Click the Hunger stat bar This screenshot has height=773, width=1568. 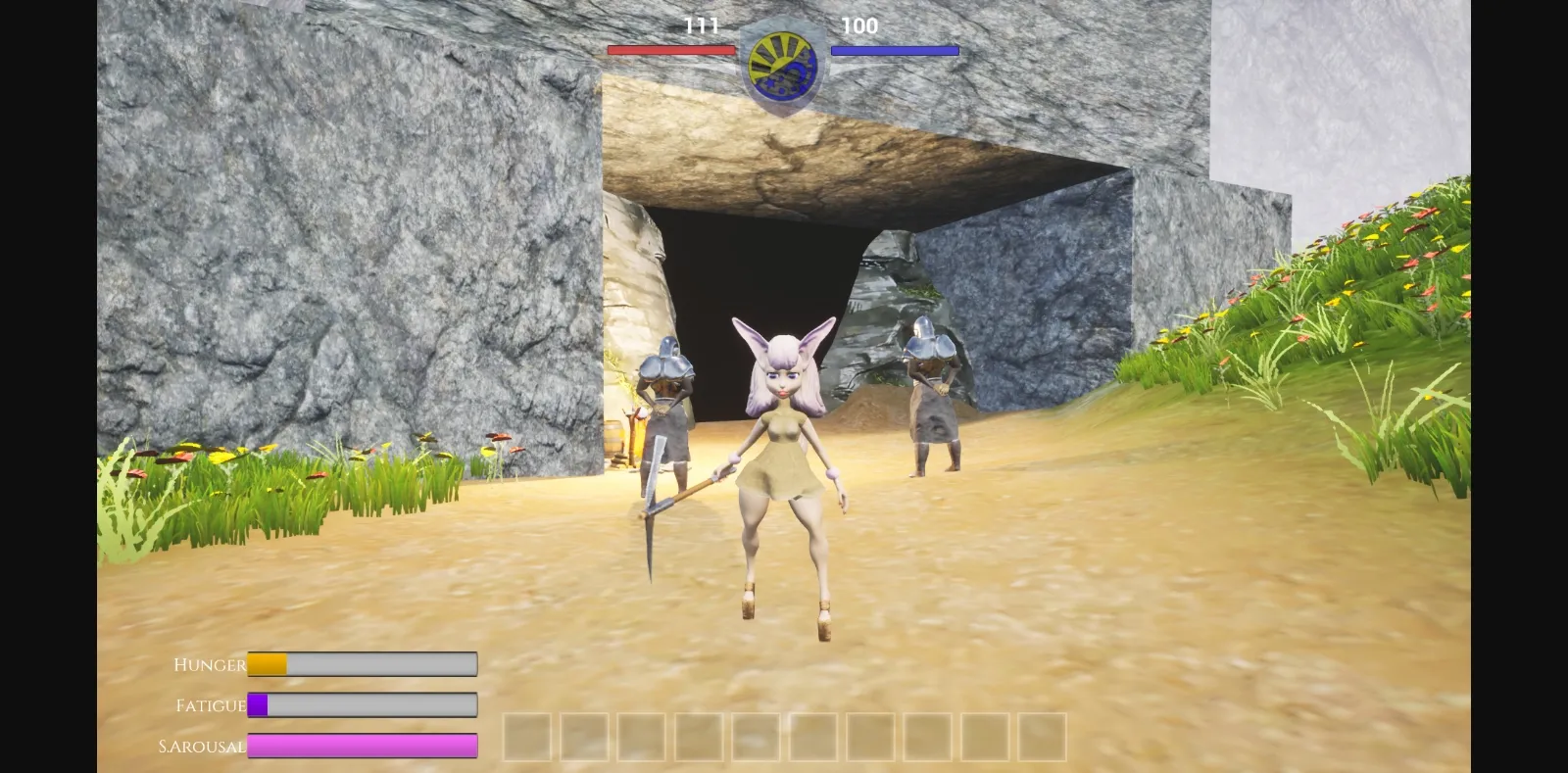pos(363,664)
